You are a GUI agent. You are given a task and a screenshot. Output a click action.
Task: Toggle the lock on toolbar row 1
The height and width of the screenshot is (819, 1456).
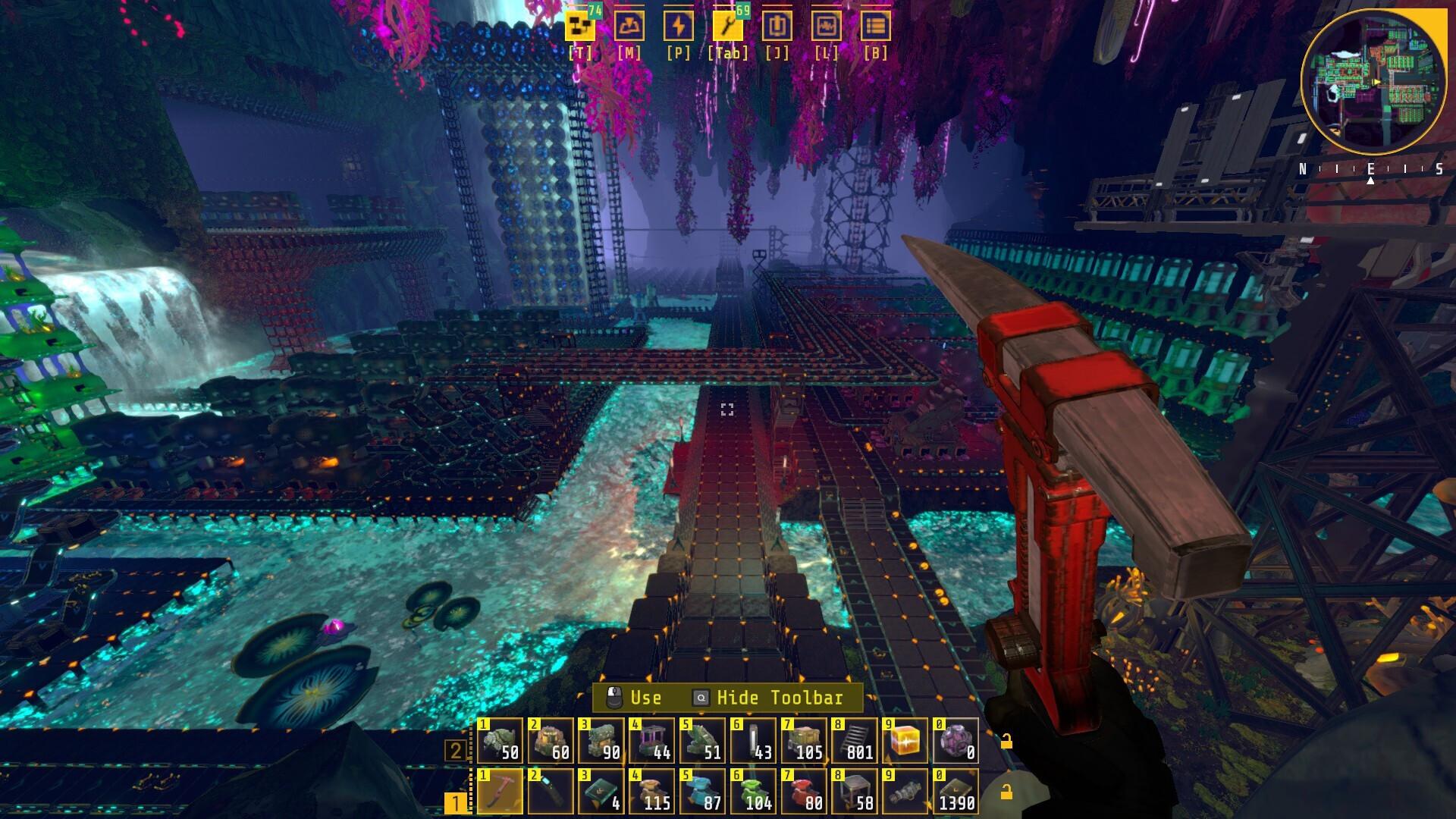(1006, 792)
